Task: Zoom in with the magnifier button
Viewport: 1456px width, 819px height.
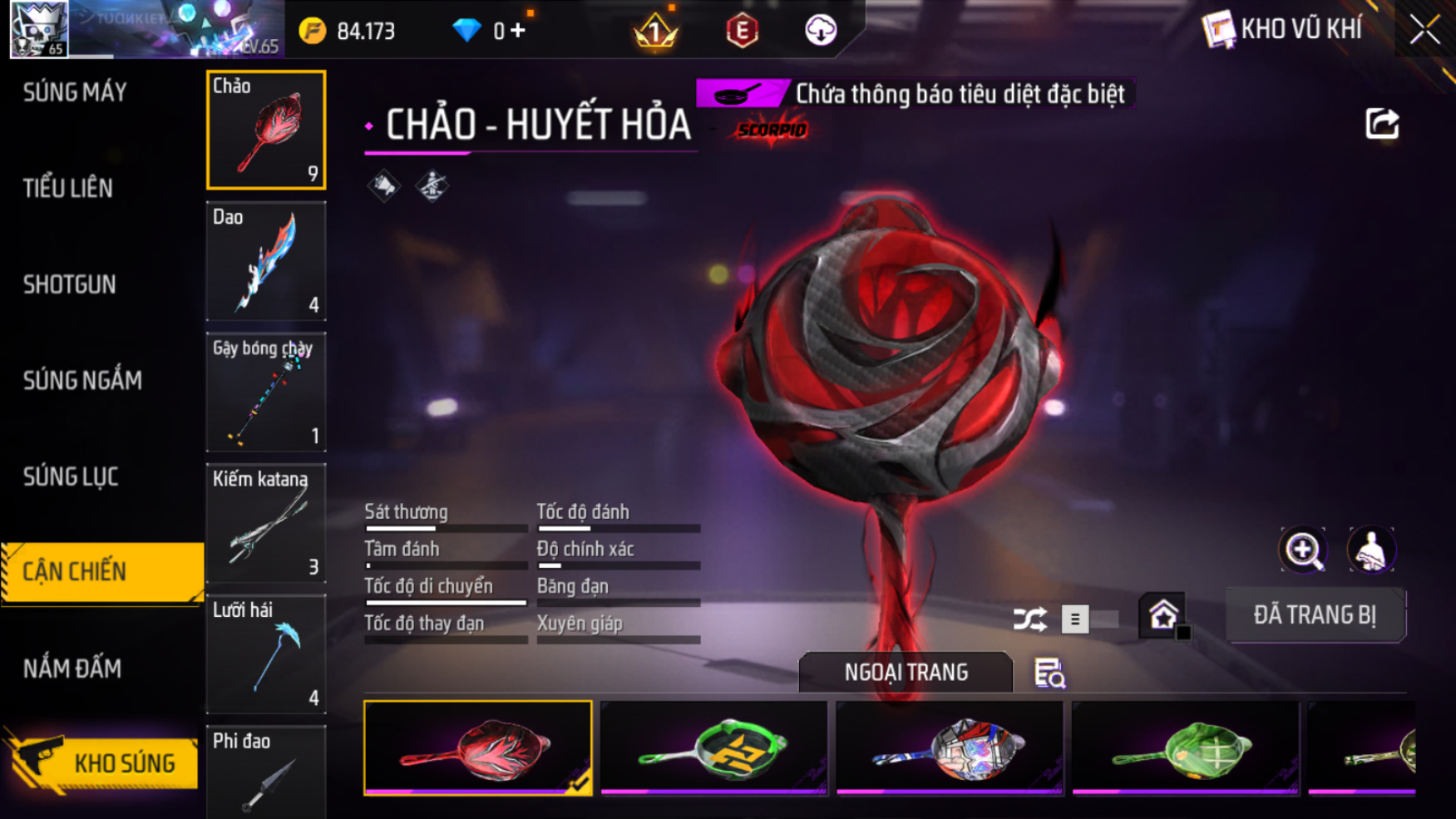Action: click(1303, 550)
